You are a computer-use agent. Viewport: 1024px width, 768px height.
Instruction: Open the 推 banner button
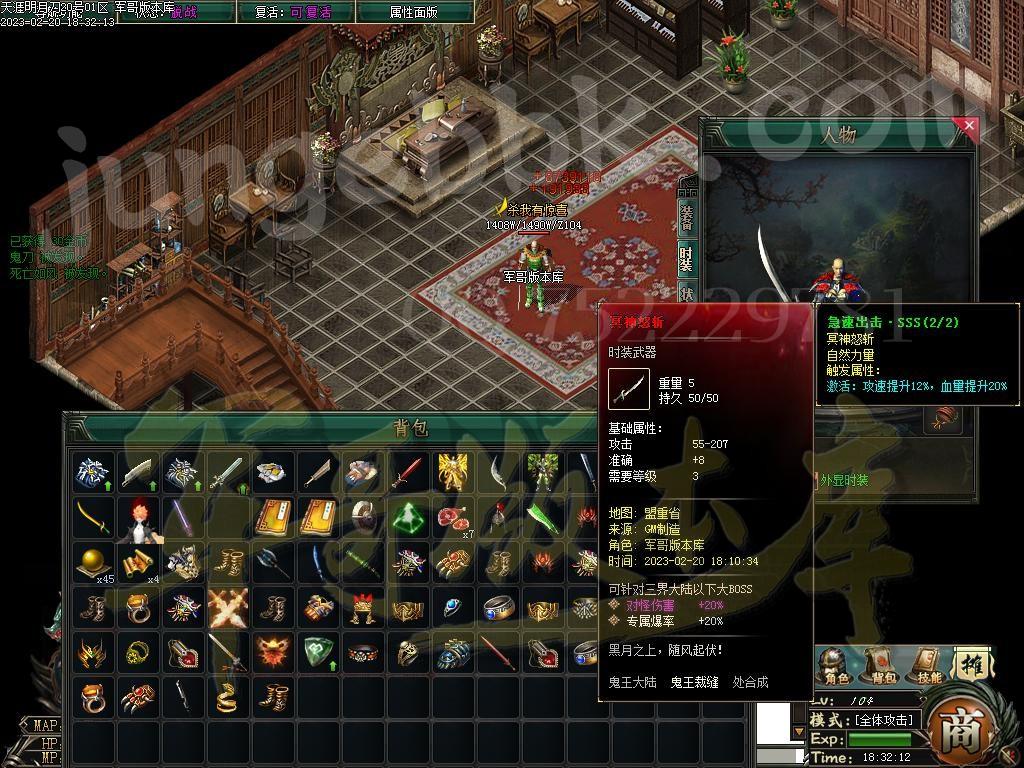tap(970, 663)
